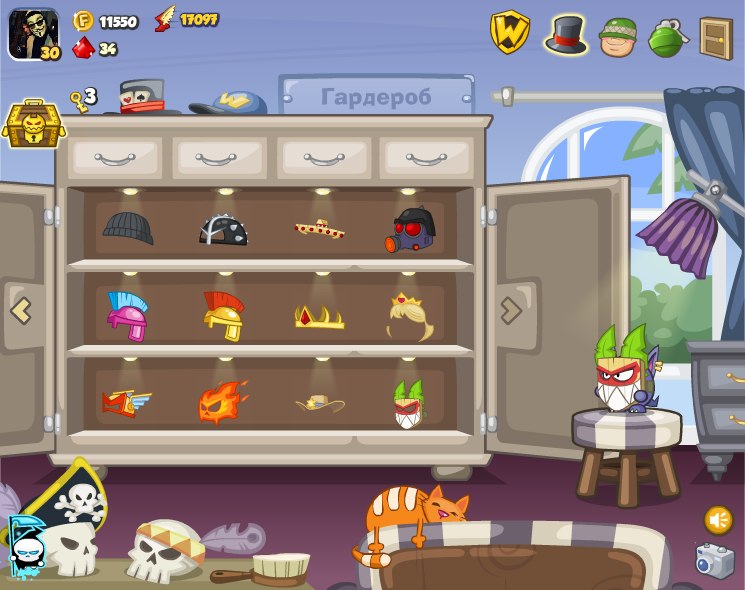
Task: Choose the flaming fire head item
Action: pos(222,401)
